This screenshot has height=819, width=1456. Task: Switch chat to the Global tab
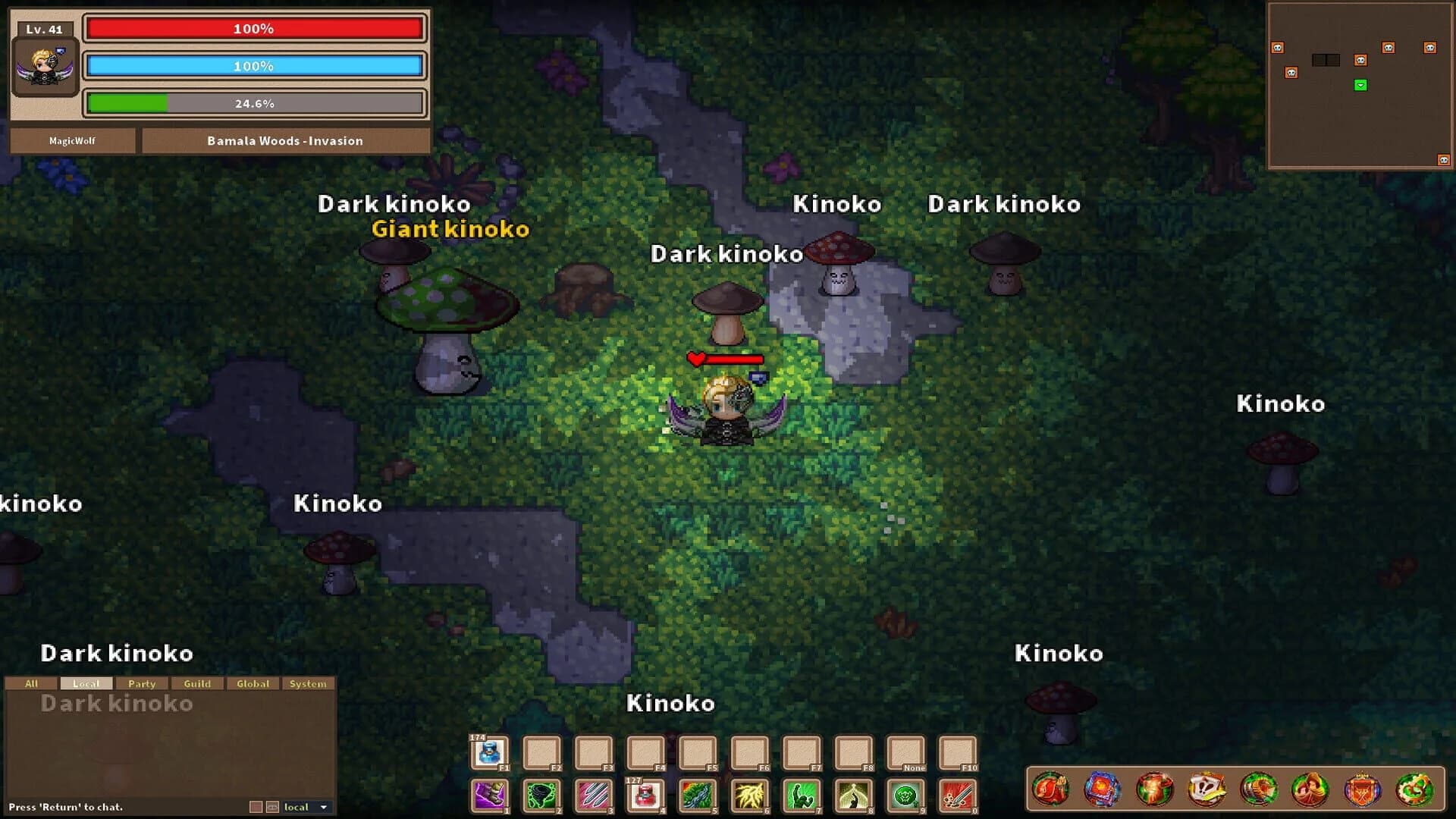pyautogui.click(x=253, y=683)
